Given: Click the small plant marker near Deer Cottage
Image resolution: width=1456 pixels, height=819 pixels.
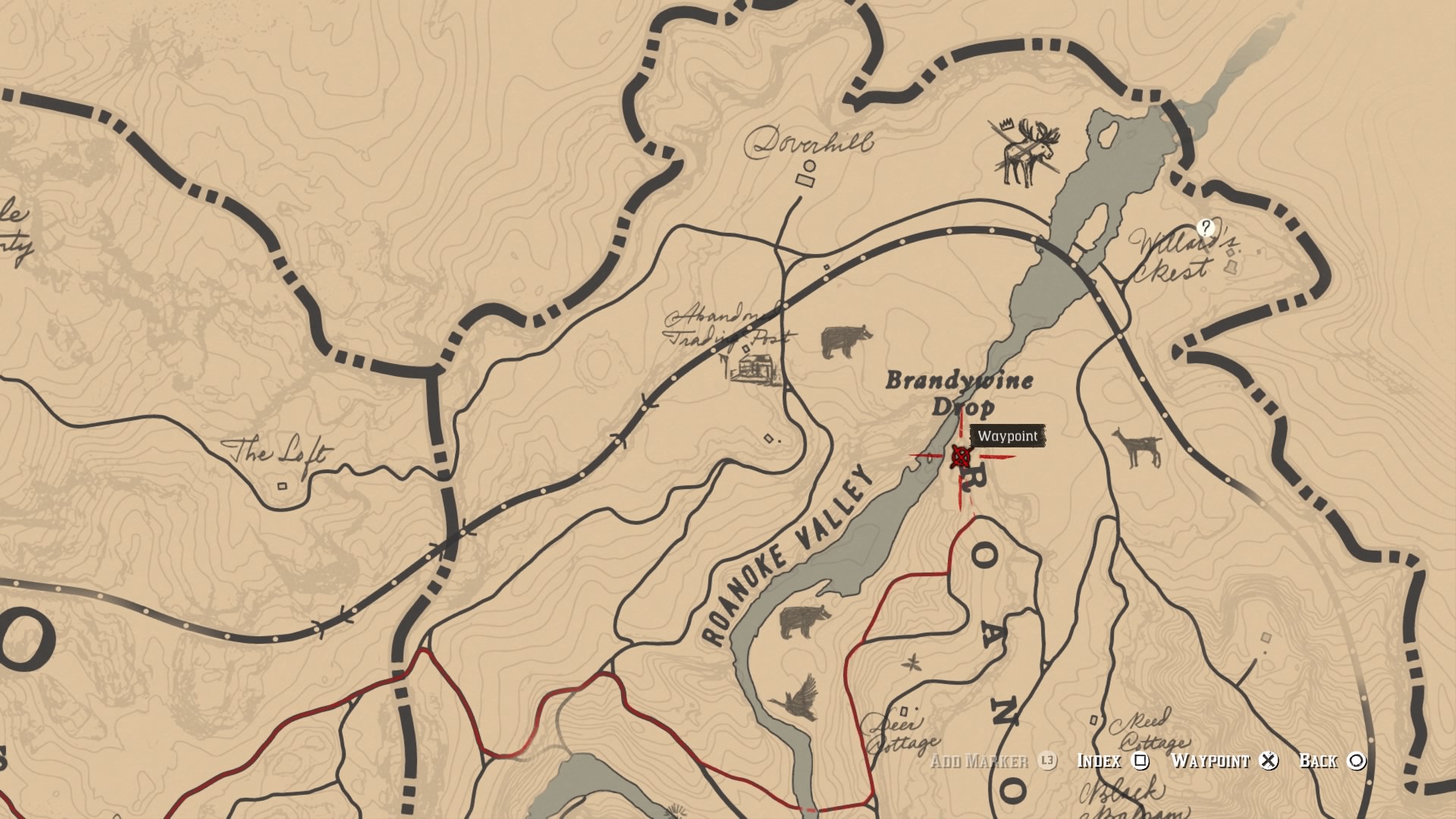Looking at the screenshot, I should click(x=912, y=663).
